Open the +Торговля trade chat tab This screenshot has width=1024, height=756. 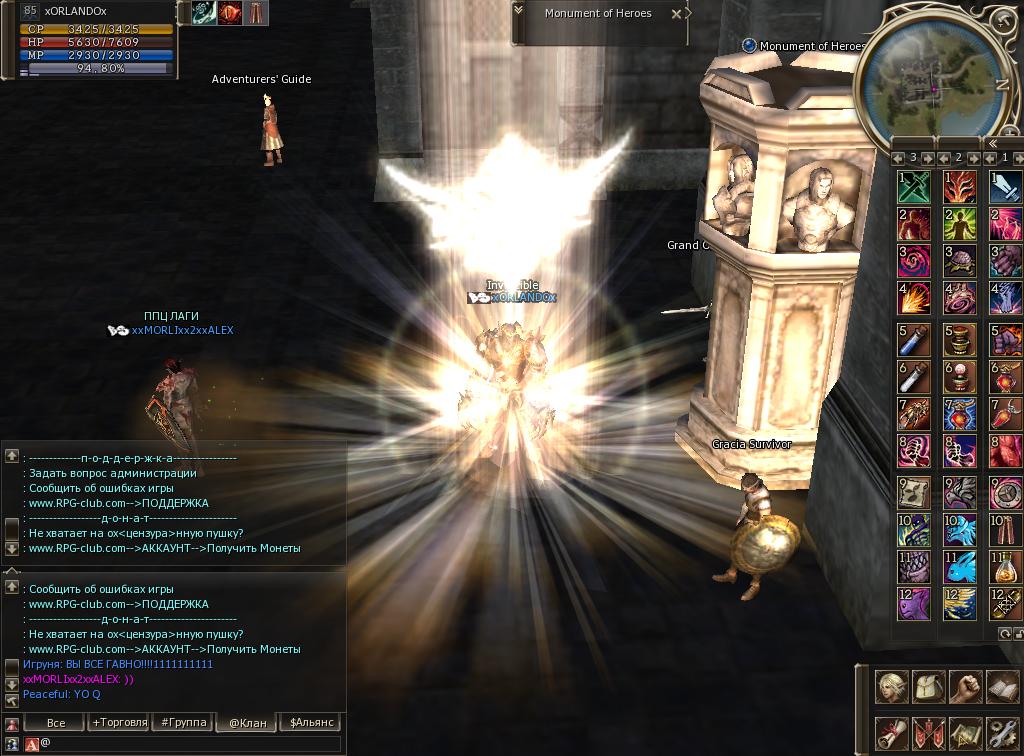coord(120,722)
